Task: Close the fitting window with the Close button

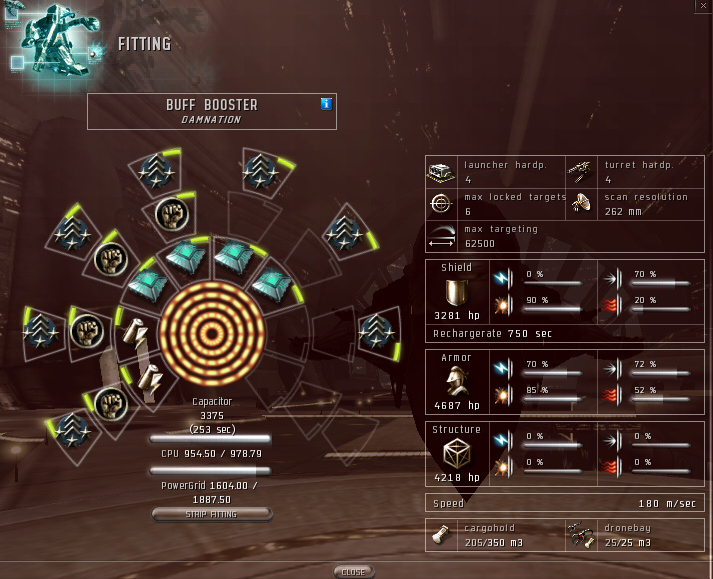Action: [x=353, y=572]
